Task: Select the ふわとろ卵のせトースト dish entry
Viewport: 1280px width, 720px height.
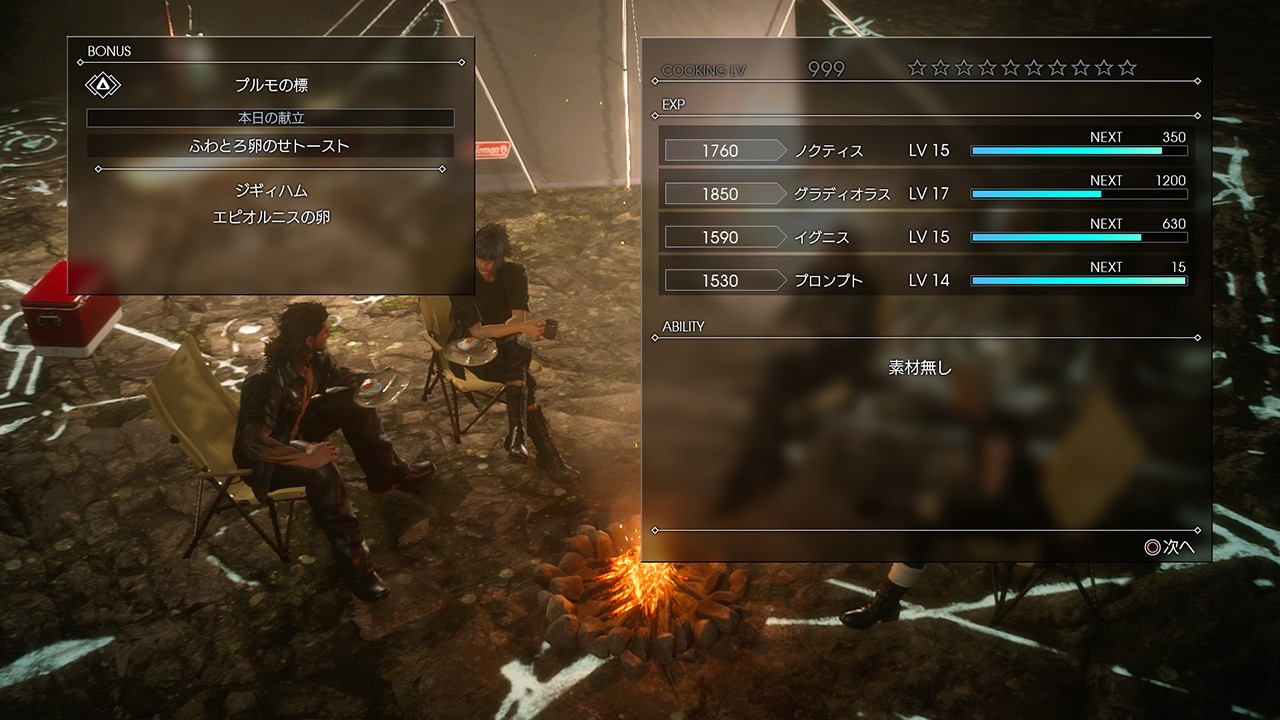Action: point(270,145)
